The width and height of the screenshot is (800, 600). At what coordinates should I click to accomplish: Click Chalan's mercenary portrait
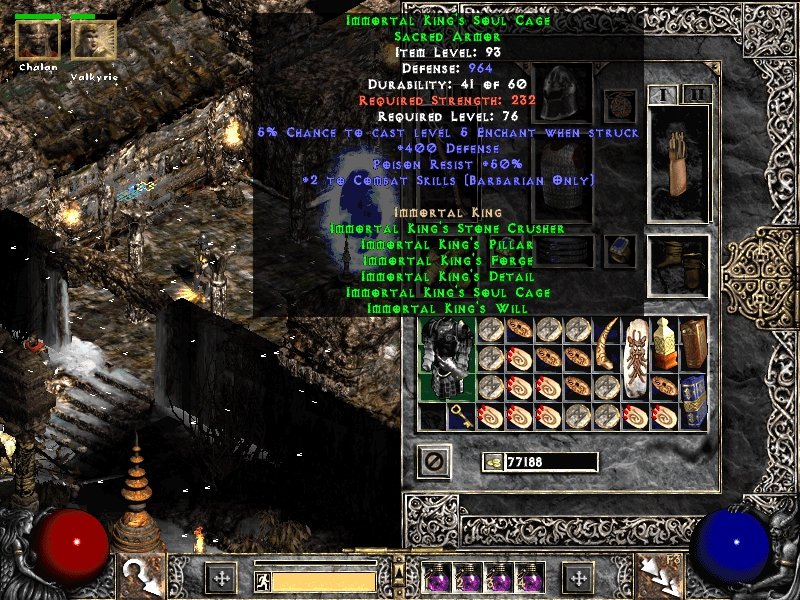(37, 40)
